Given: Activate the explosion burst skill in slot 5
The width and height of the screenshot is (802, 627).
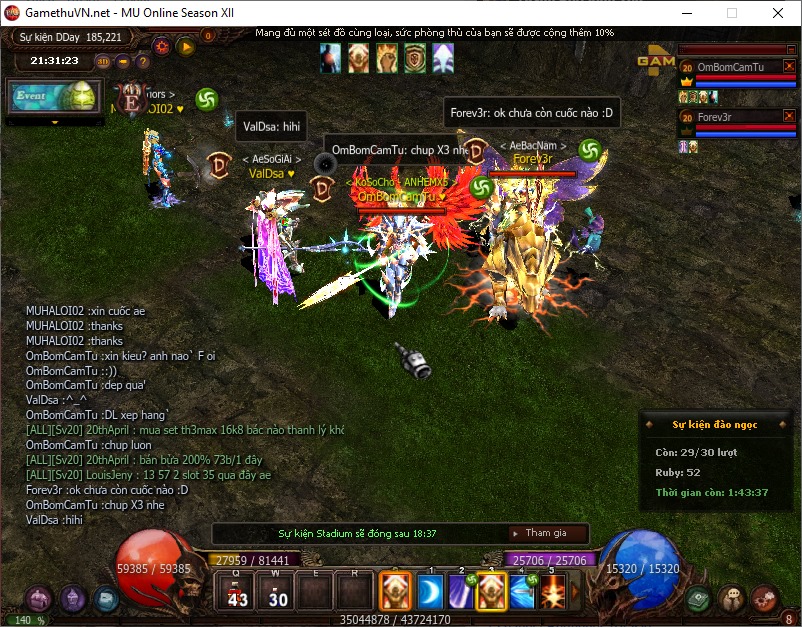Looking at the screenshot, I should [x=553, y=592].
